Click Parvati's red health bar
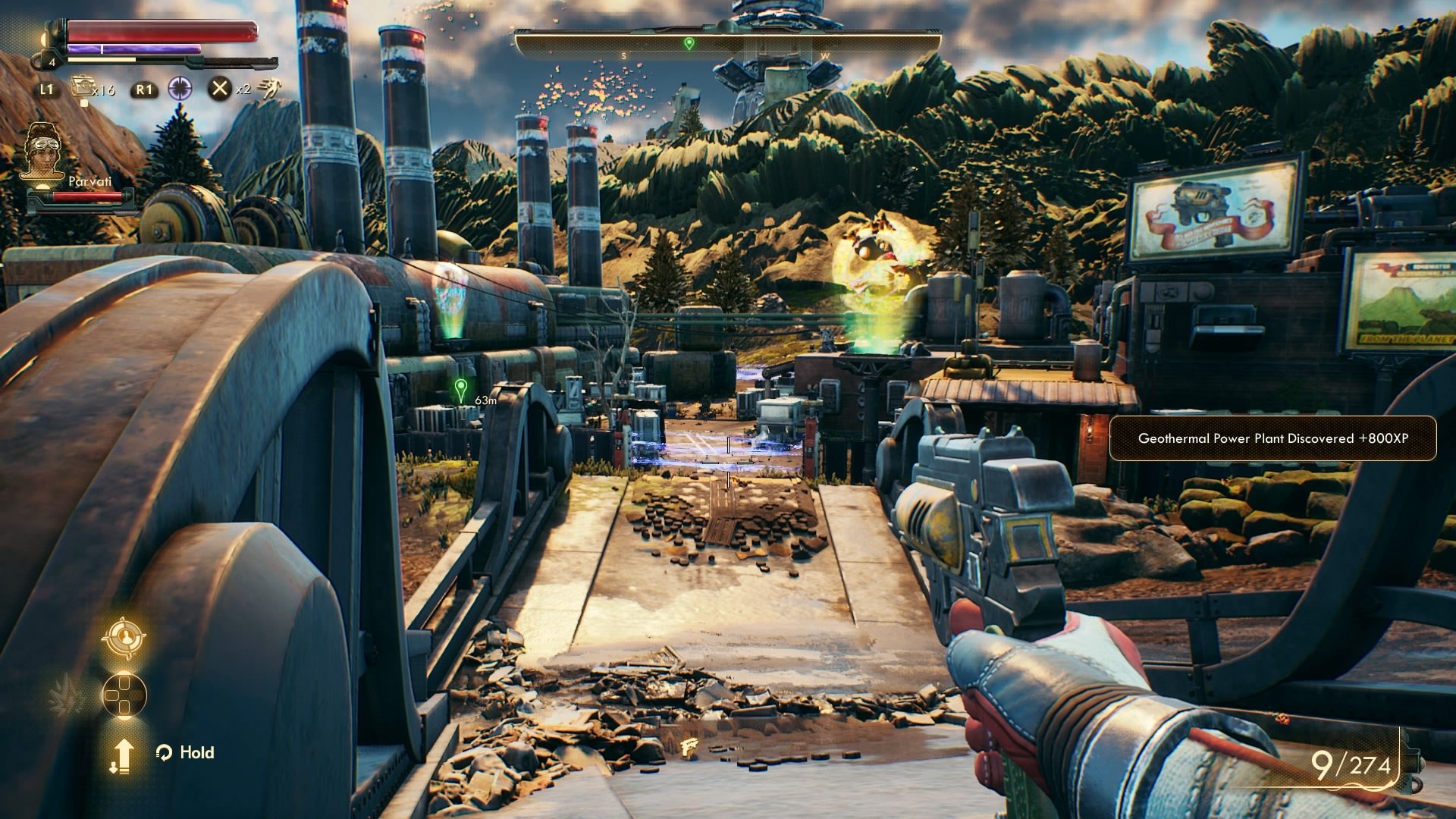This screenshot has width=1456, height=819. coord(87,196)
